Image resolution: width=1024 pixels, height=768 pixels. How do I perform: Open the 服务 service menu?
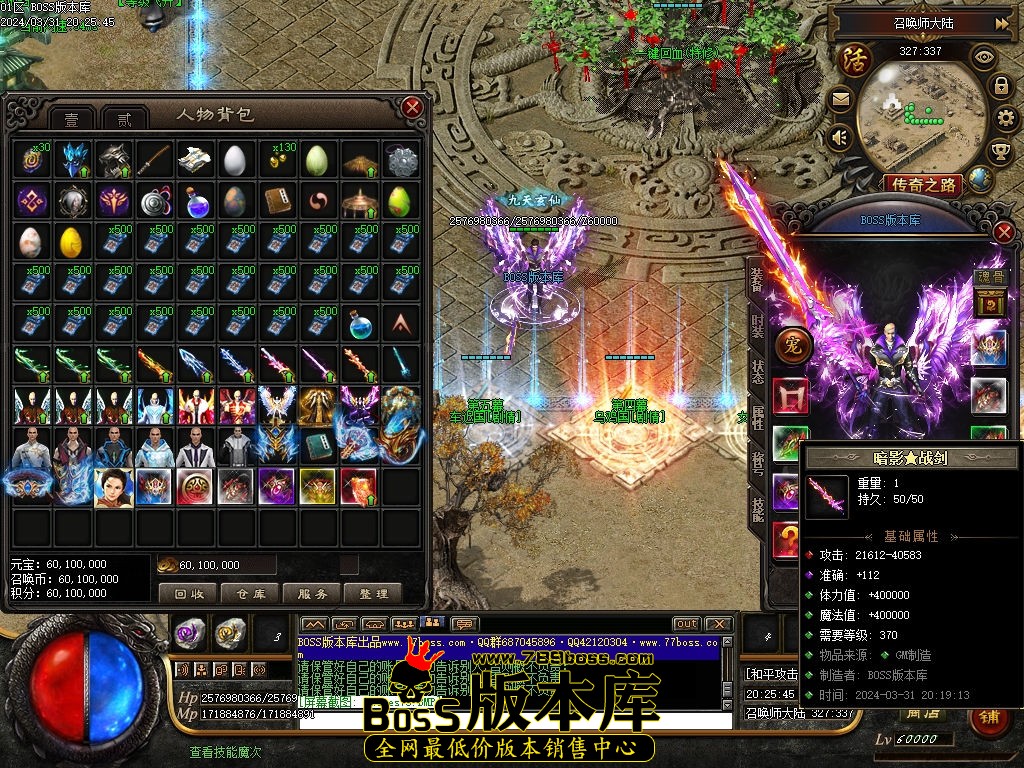pos(311,593)
